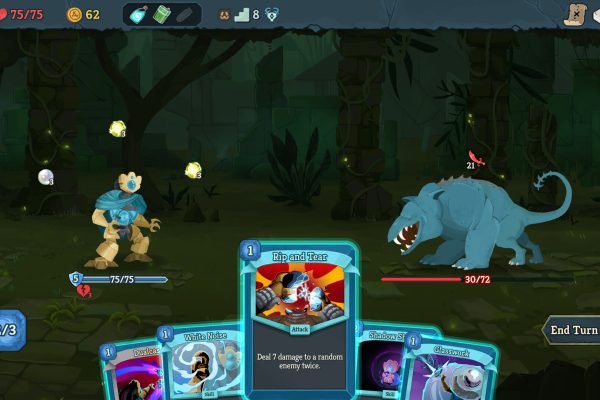Use the green potion in the potion belt
The height and width of the screenshot is (400, 600).
[x=162, y=15]
